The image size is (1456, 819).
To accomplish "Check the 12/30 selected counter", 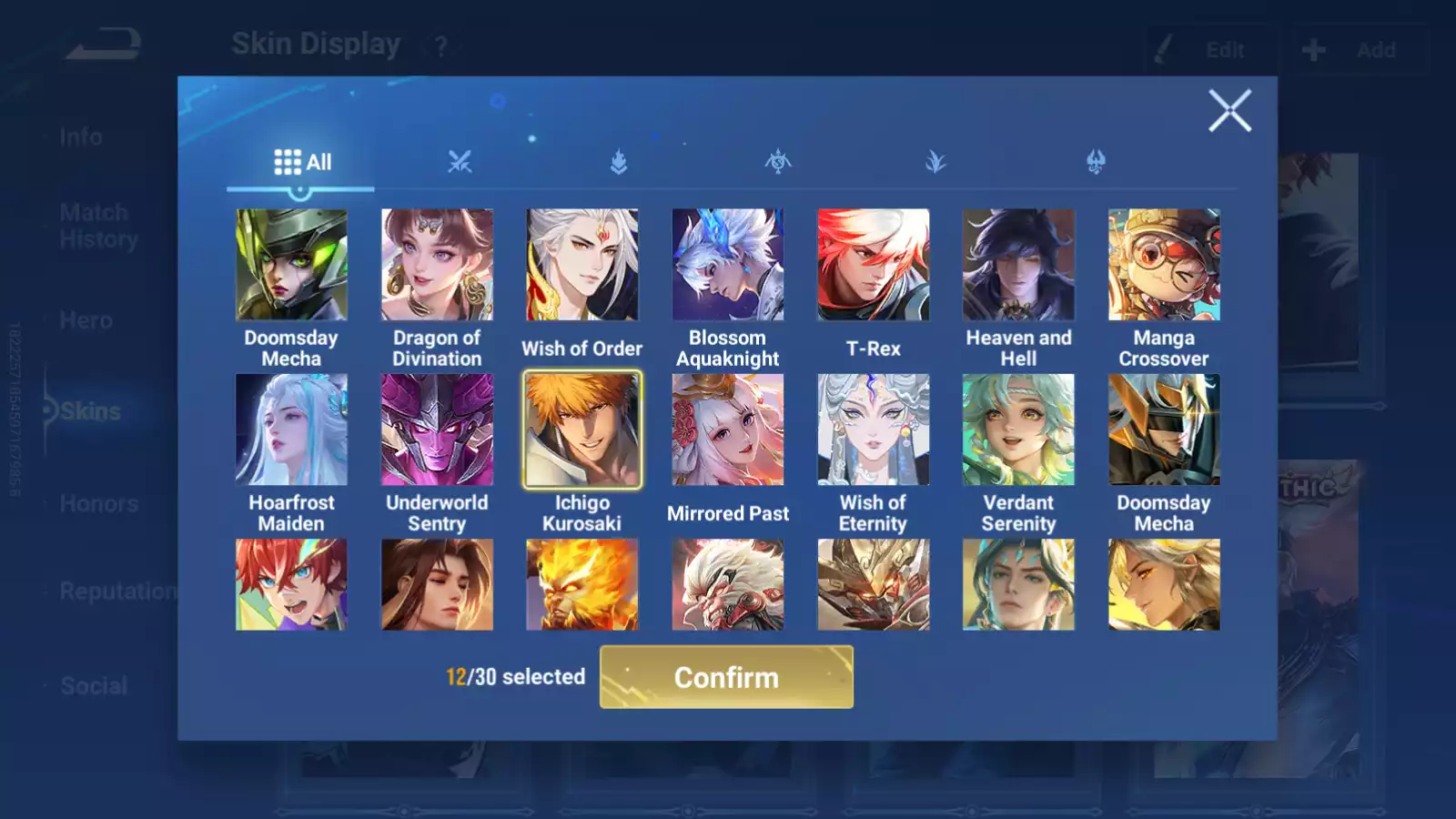I will point(516,677).
